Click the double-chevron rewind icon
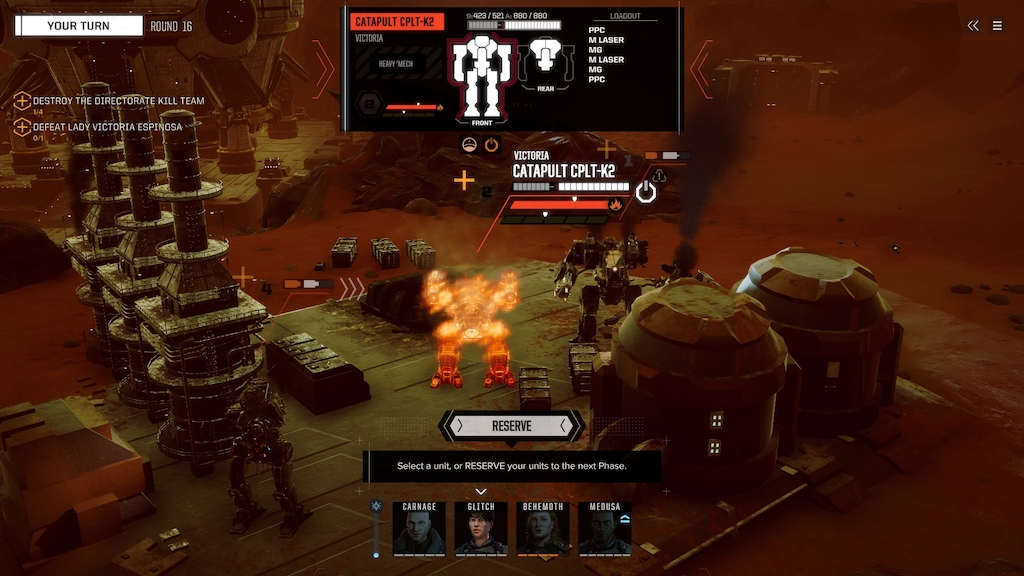 click(x=973, y=26)
